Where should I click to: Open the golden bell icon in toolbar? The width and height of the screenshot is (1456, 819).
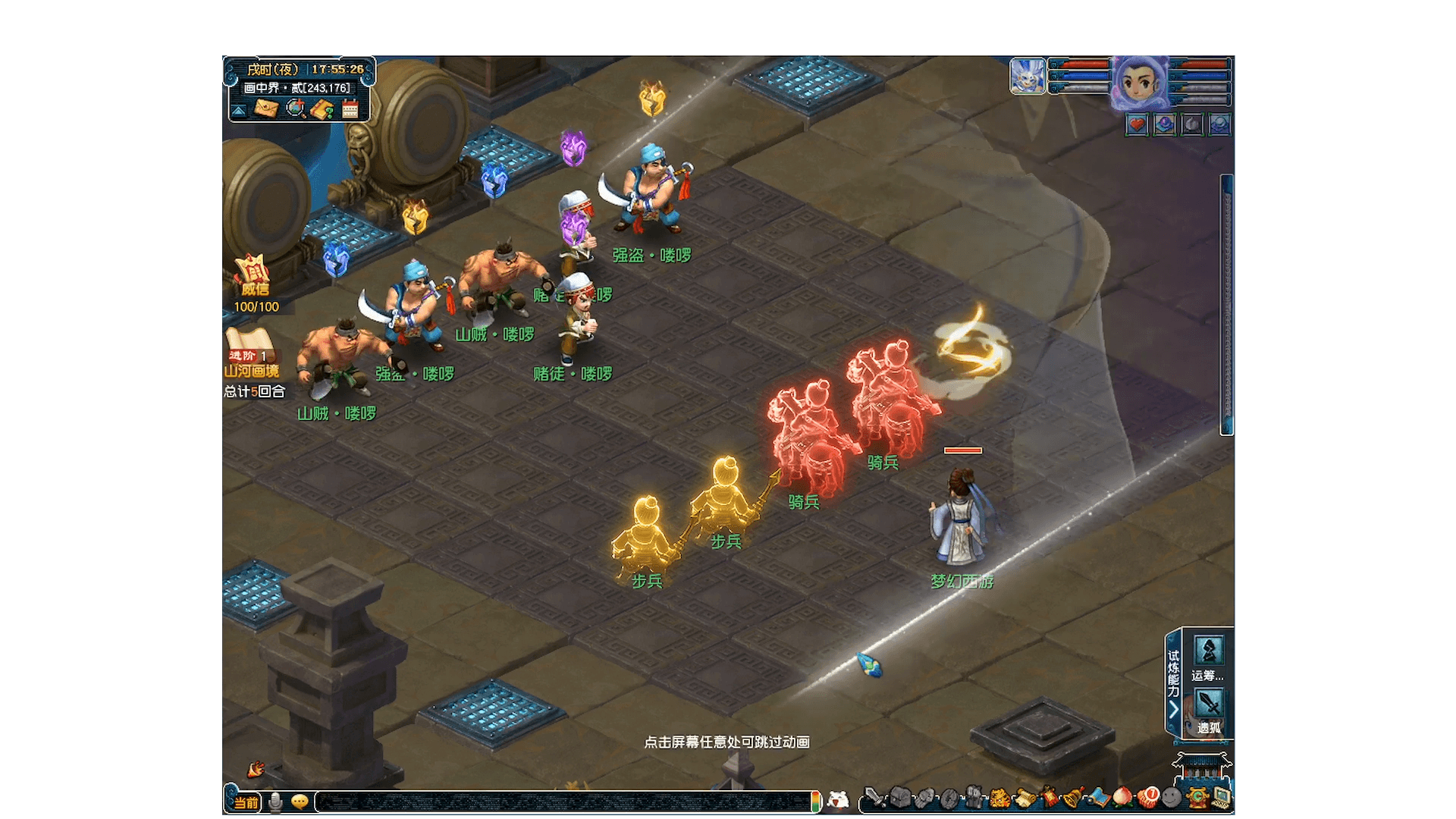(1073, 798)
